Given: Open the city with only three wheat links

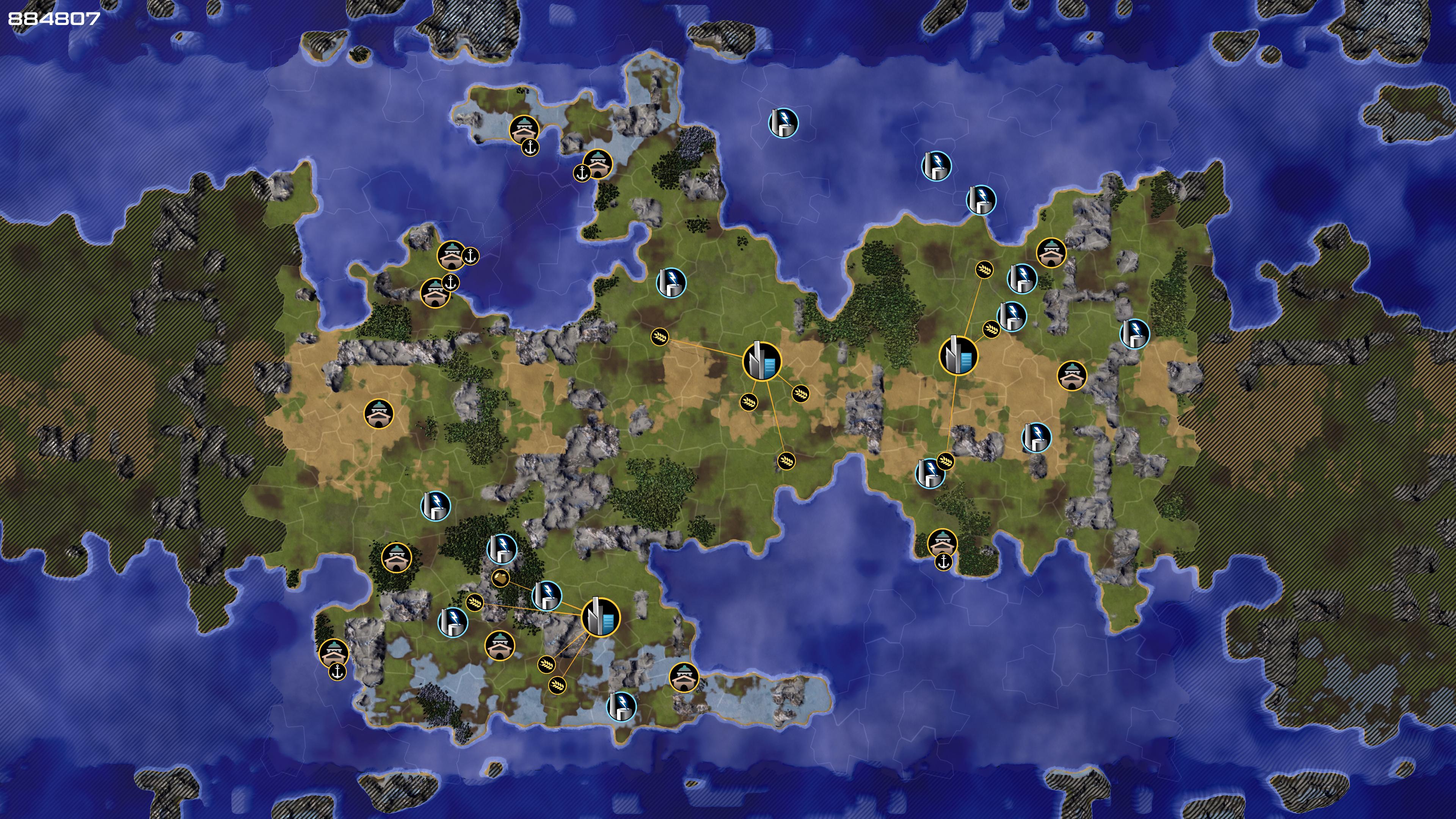Looking at the screenshot, I should pyautogui.click(x=958, y=356).
